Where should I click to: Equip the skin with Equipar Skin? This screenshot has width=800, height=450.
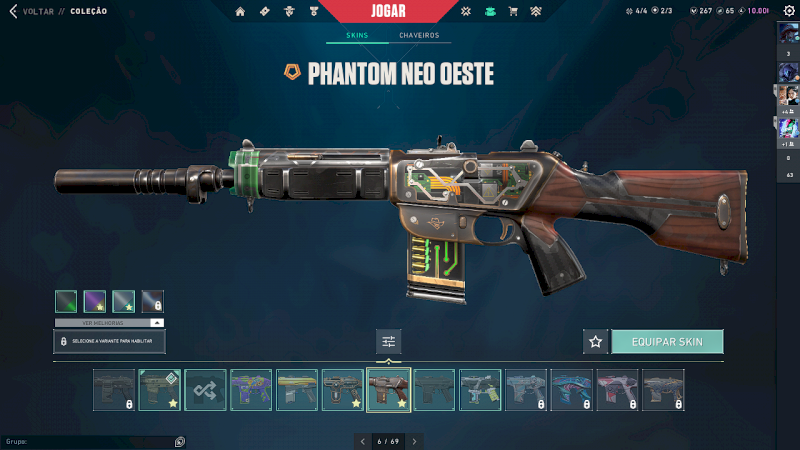(667, 341)
